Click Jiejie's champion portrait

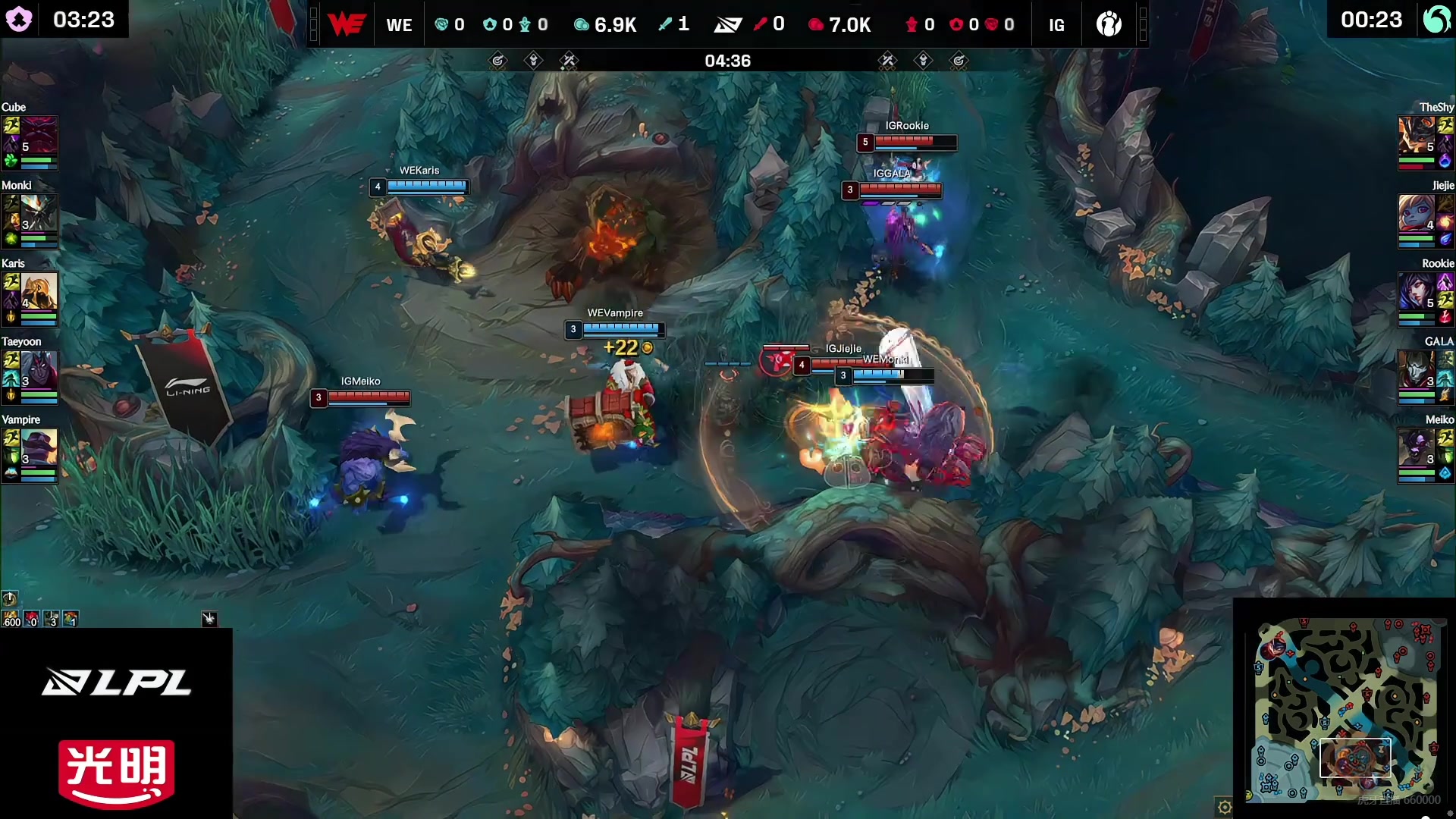coord(1417,213)
